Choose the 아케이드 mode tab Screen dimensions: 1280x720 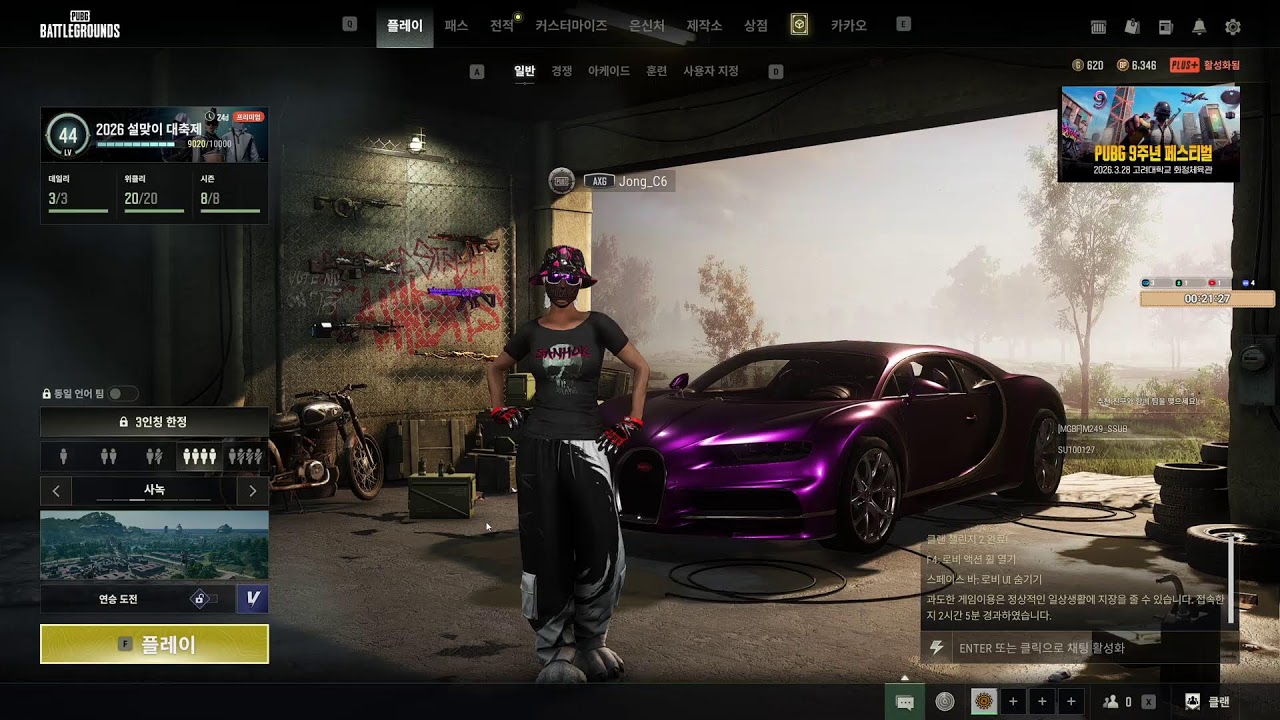click(x=609, y=71)
